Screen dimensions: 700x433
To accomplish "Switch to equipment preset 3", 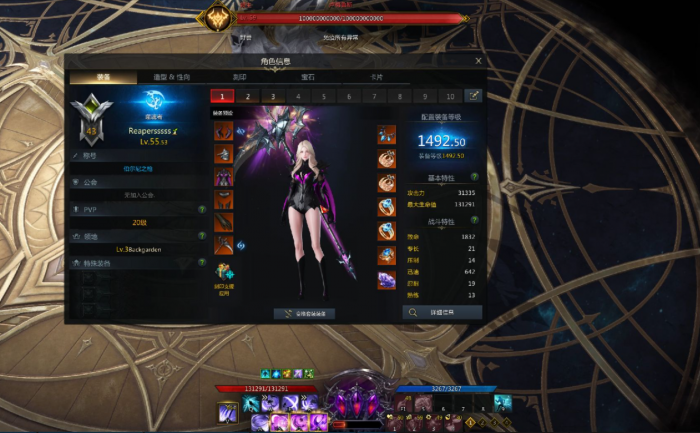I will coord(272,96).
